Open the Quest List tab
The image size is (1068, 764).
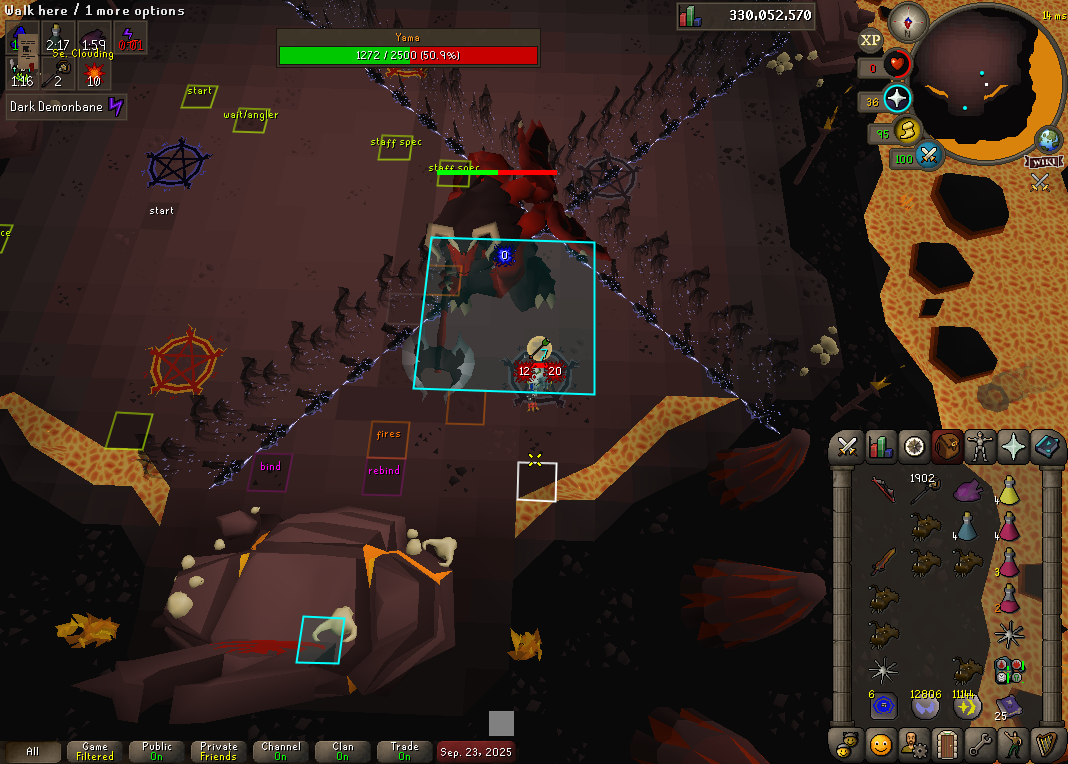tap(914, 447)
